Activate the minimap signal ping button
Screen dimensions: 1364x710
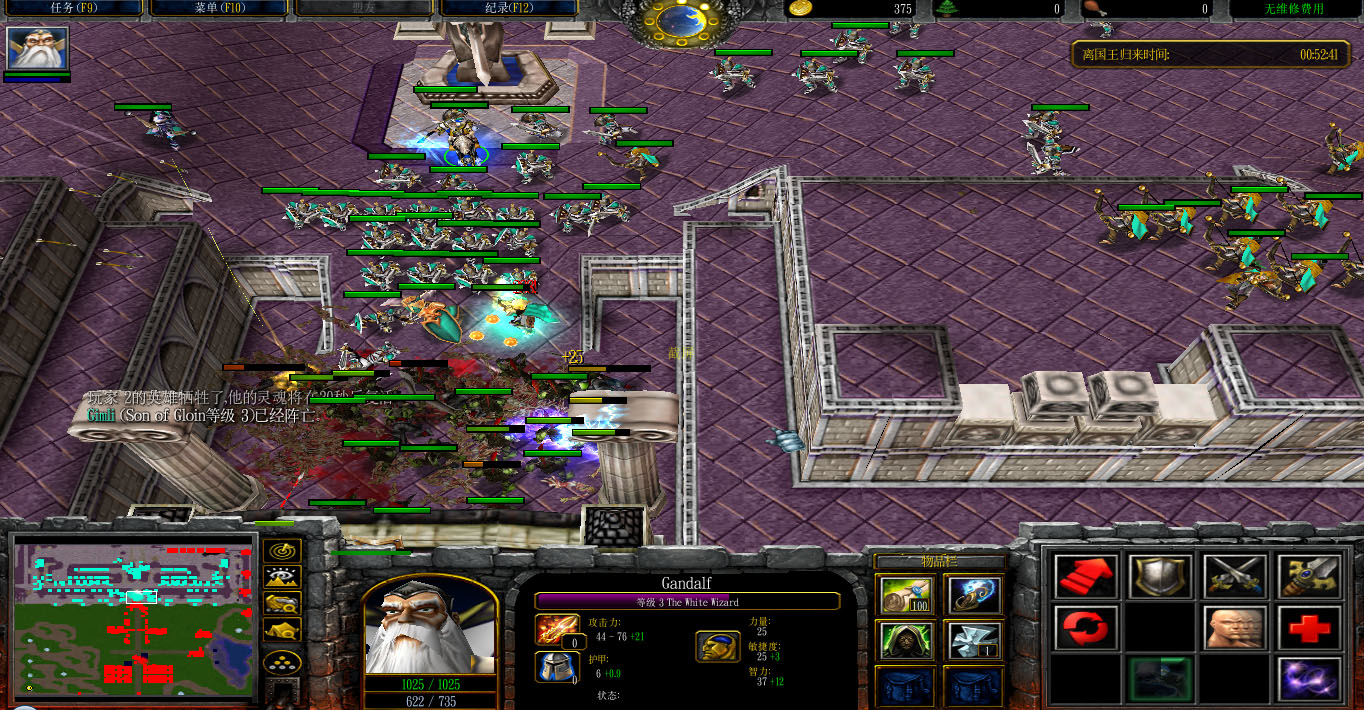(282, 552)
